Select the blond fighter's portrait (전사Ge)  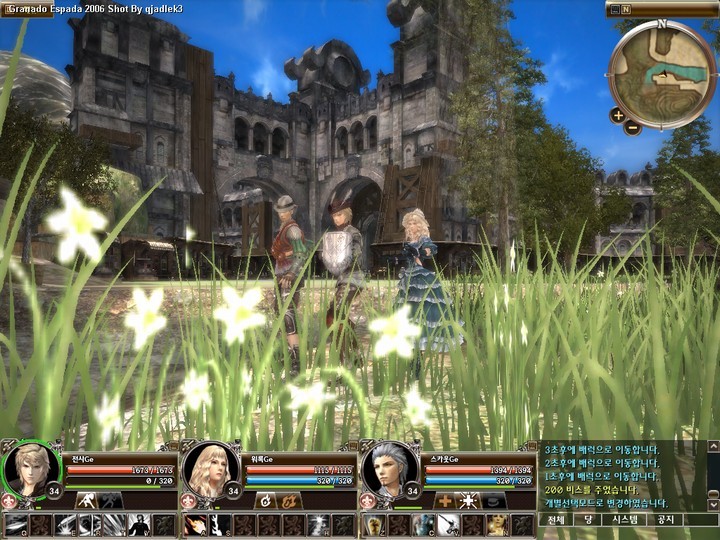click(29, 470)
